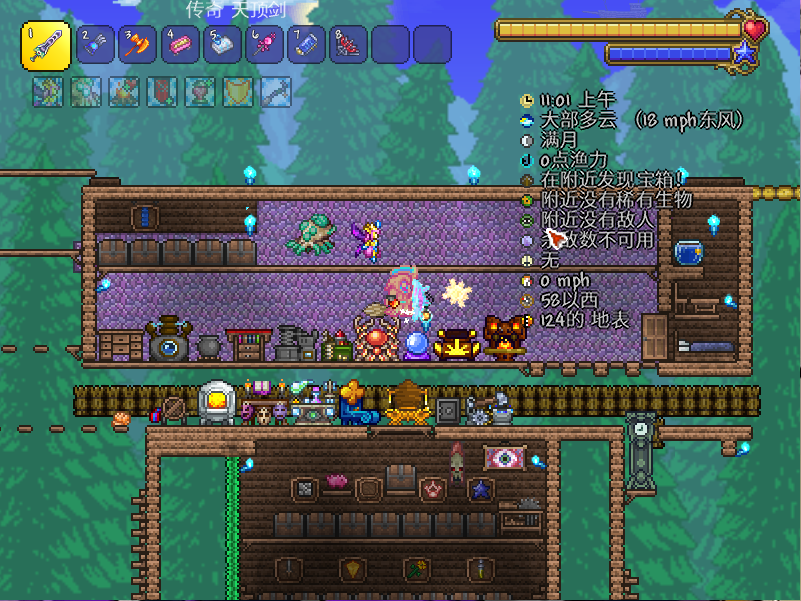Click the red banner buff icon
801x601 pixels.
tap(162, 92)
